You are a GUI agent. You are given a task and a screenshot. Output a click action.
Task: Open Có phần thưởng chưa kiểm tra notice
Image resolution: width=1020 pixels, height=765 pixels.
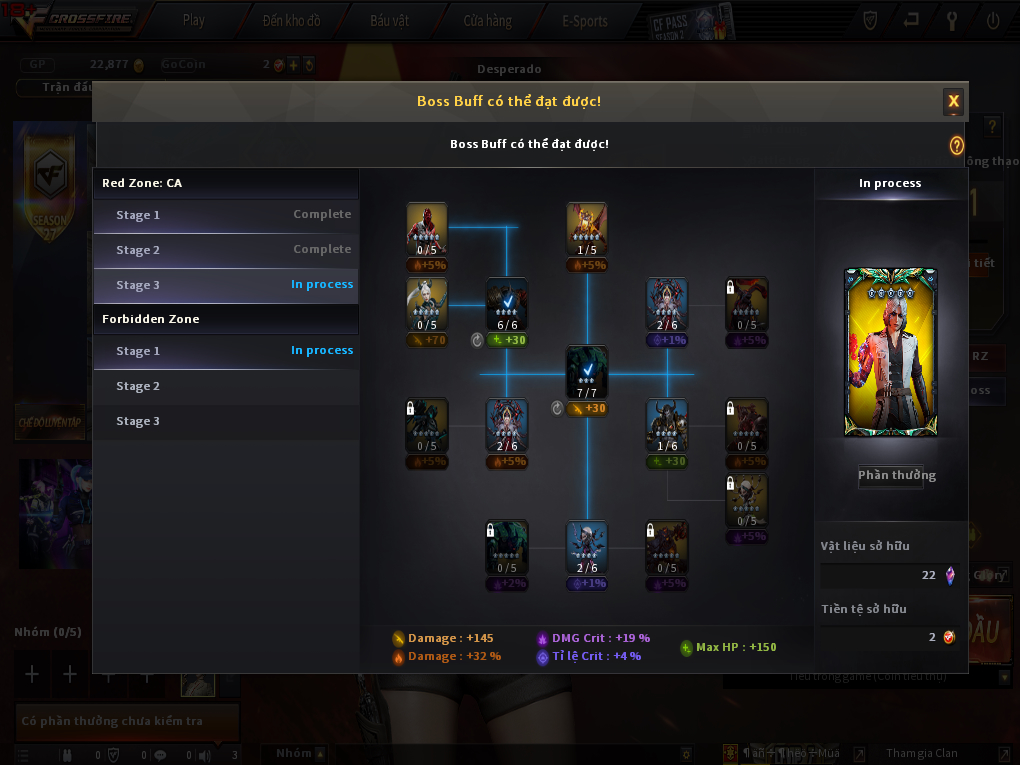point(127,721)
